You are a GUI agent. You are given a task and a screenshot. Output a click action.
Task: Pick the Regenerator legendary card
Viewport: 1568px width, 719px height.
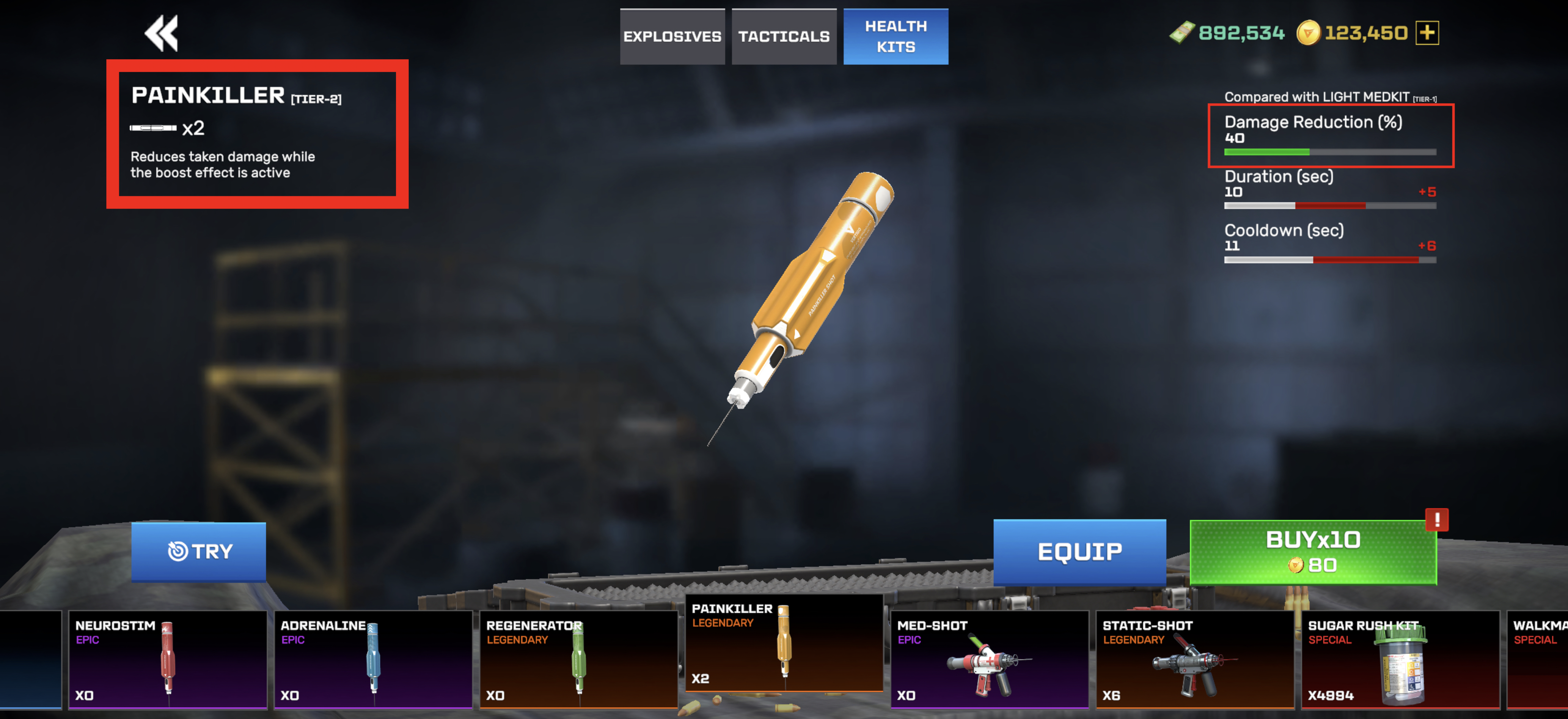point(578,659)
